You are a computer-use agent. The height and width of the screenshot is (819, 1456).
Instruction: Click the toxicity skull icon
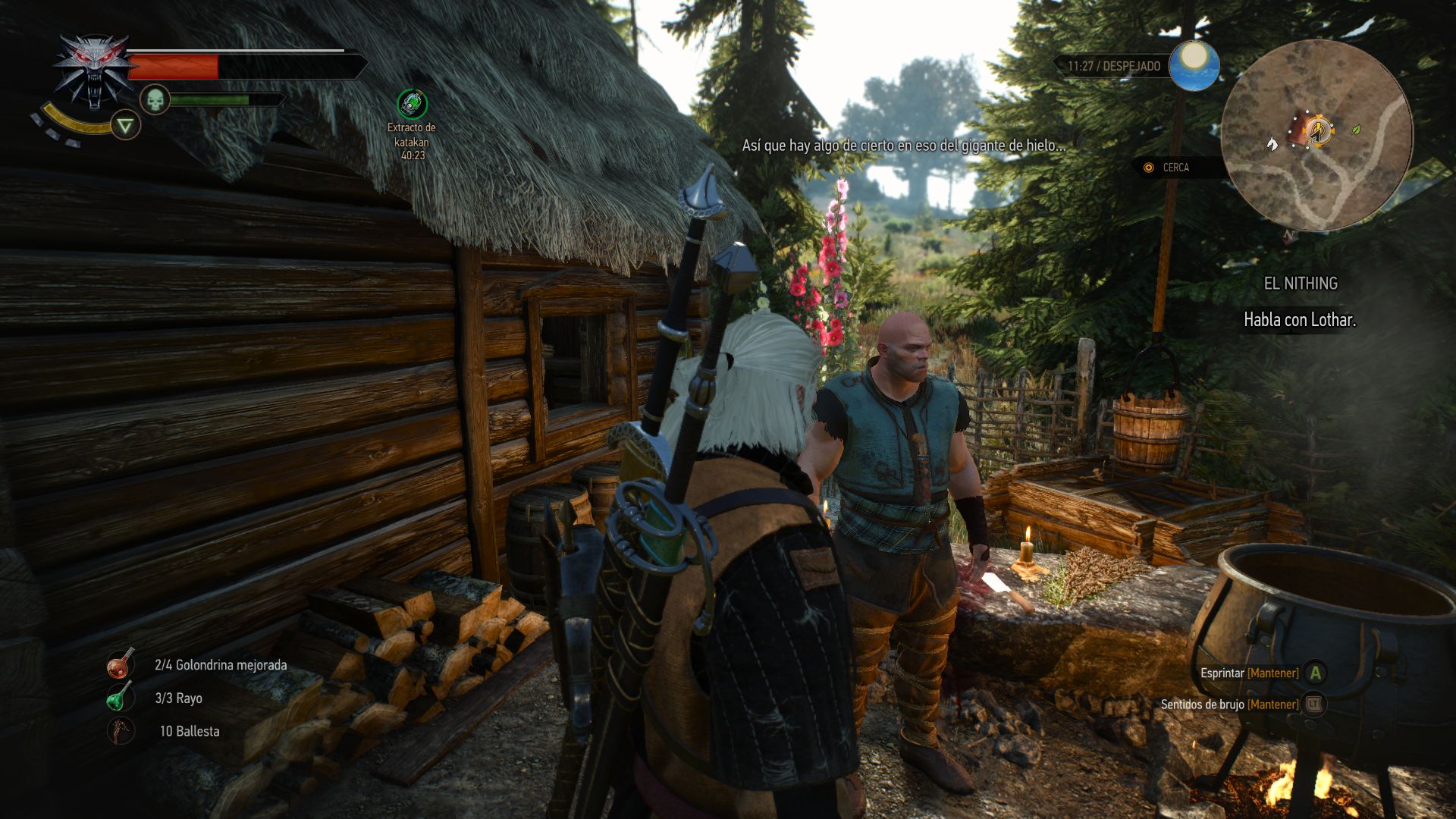click(155, 99)
